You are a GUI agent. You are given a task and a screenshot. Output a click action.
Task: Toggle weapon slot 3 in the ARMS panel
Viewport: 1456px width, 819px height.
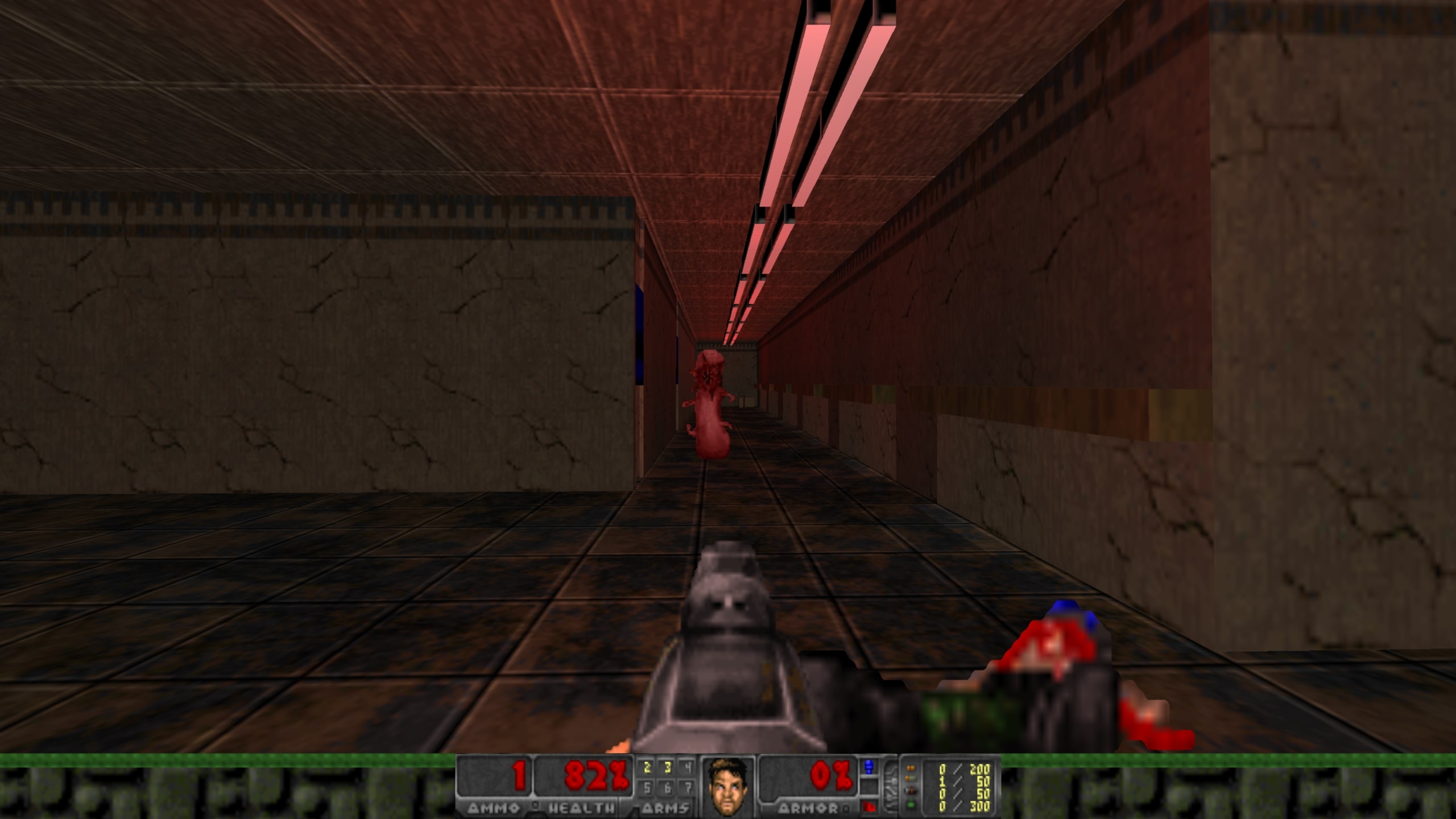(x=667, y=767)
